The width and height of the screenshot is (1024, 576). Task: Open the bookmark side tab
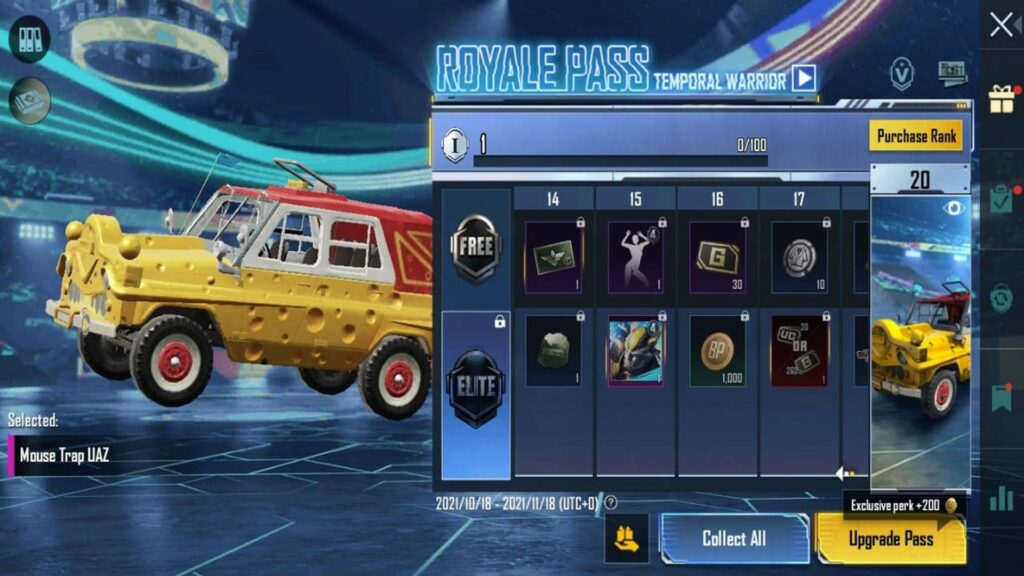[x=1001, y=398]
